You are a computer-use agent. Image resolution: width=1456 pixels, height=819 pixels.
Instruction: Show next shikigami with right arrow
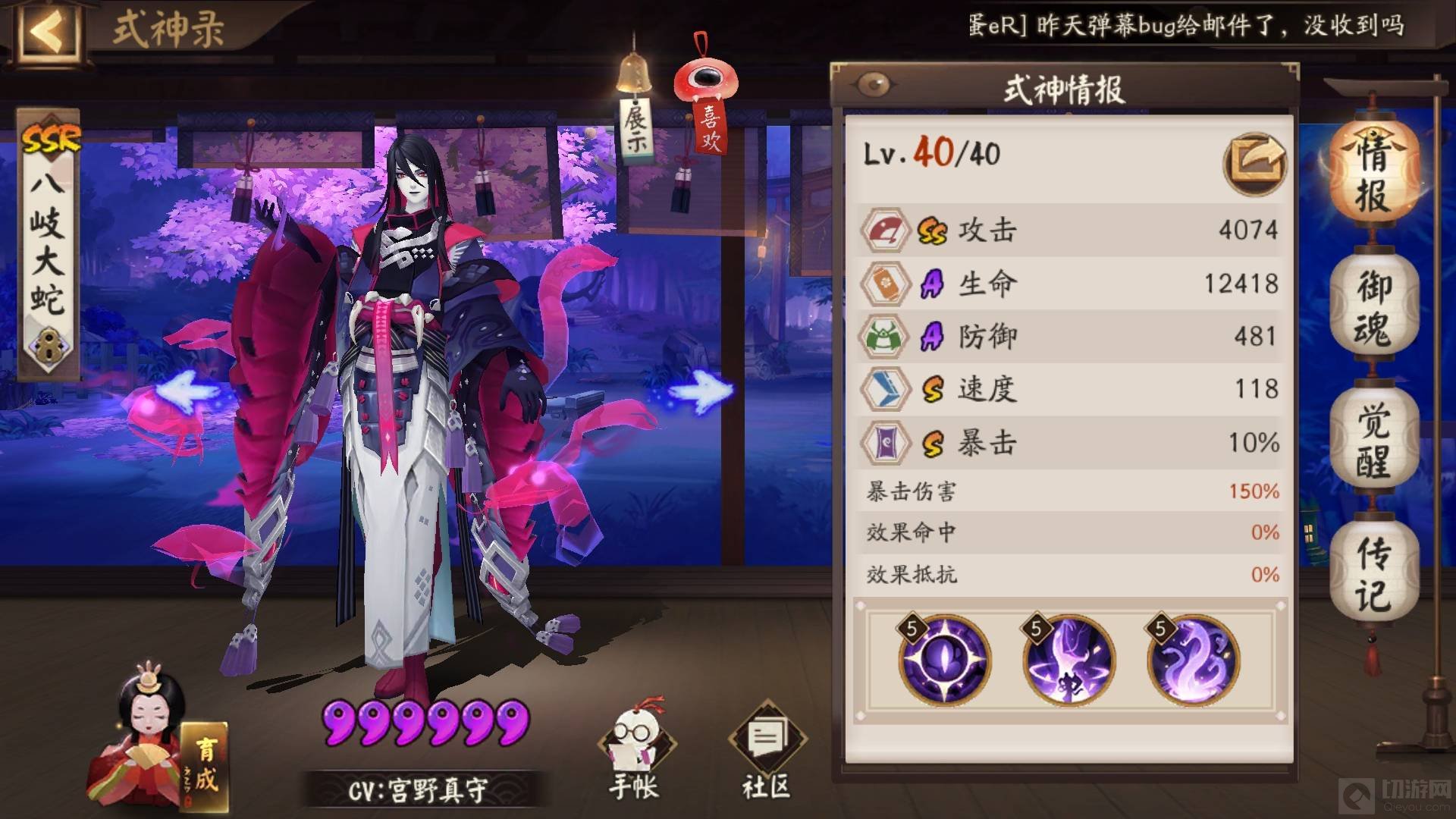[x=701, y=391]
